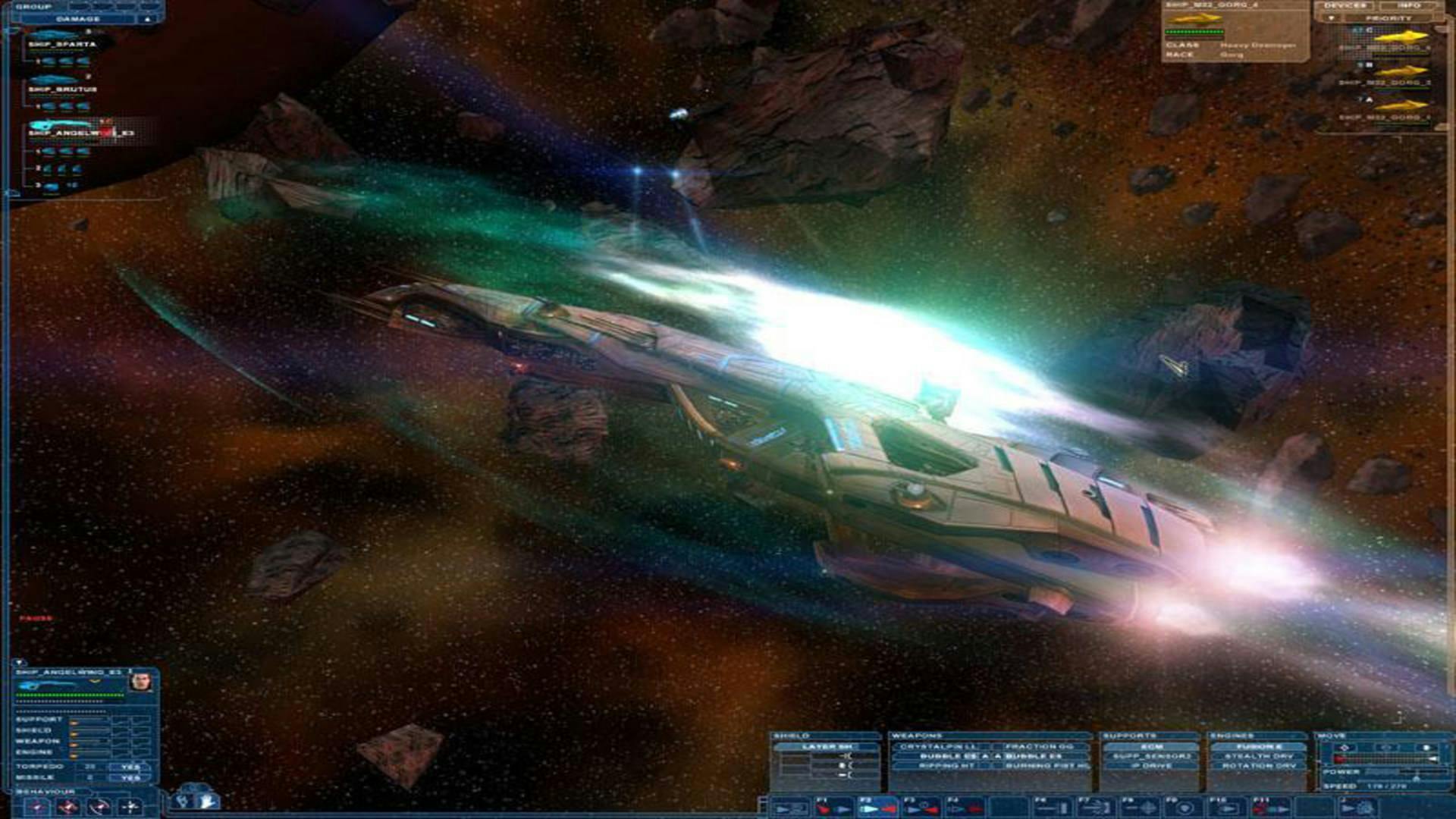Click the crosshair Behaviour icon
This screenshot has height=819, width=1456.
[130, 808]
